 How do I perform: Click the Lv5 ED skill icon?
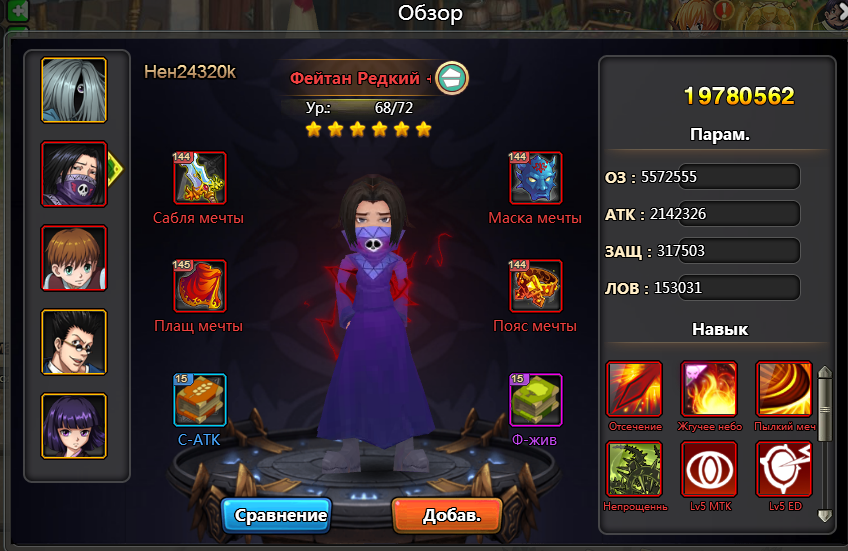coord(784,469)
